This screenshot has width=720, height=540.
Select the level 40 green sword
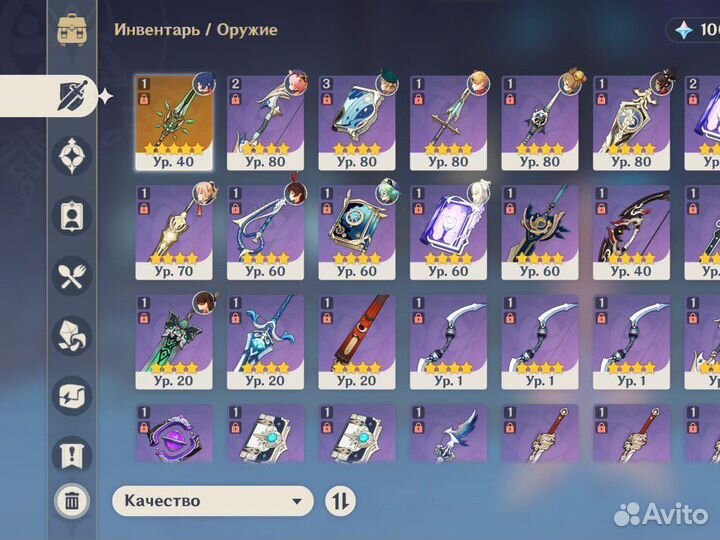[x=174, y=121]
